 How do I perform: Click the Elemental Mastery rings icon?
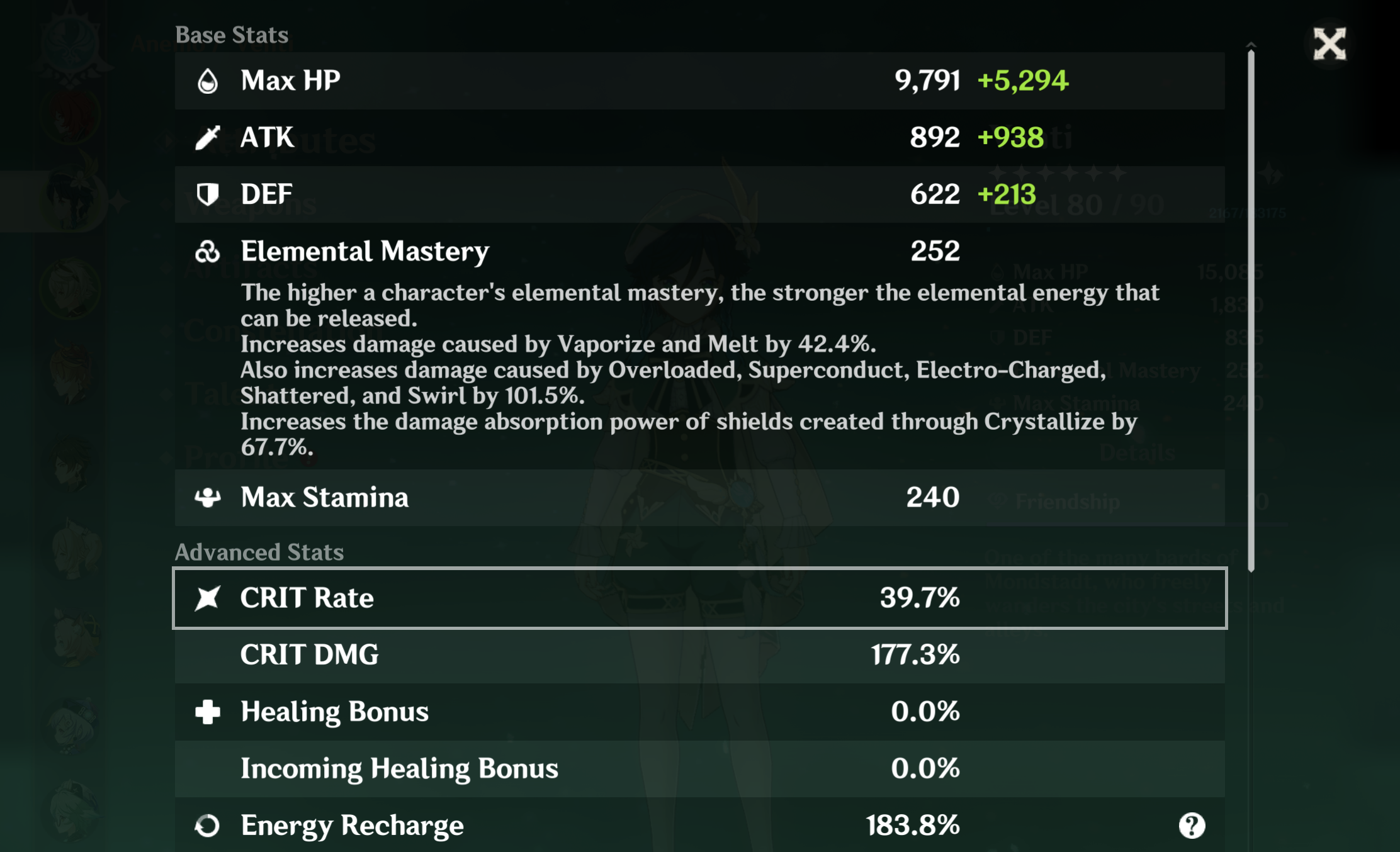209,250
